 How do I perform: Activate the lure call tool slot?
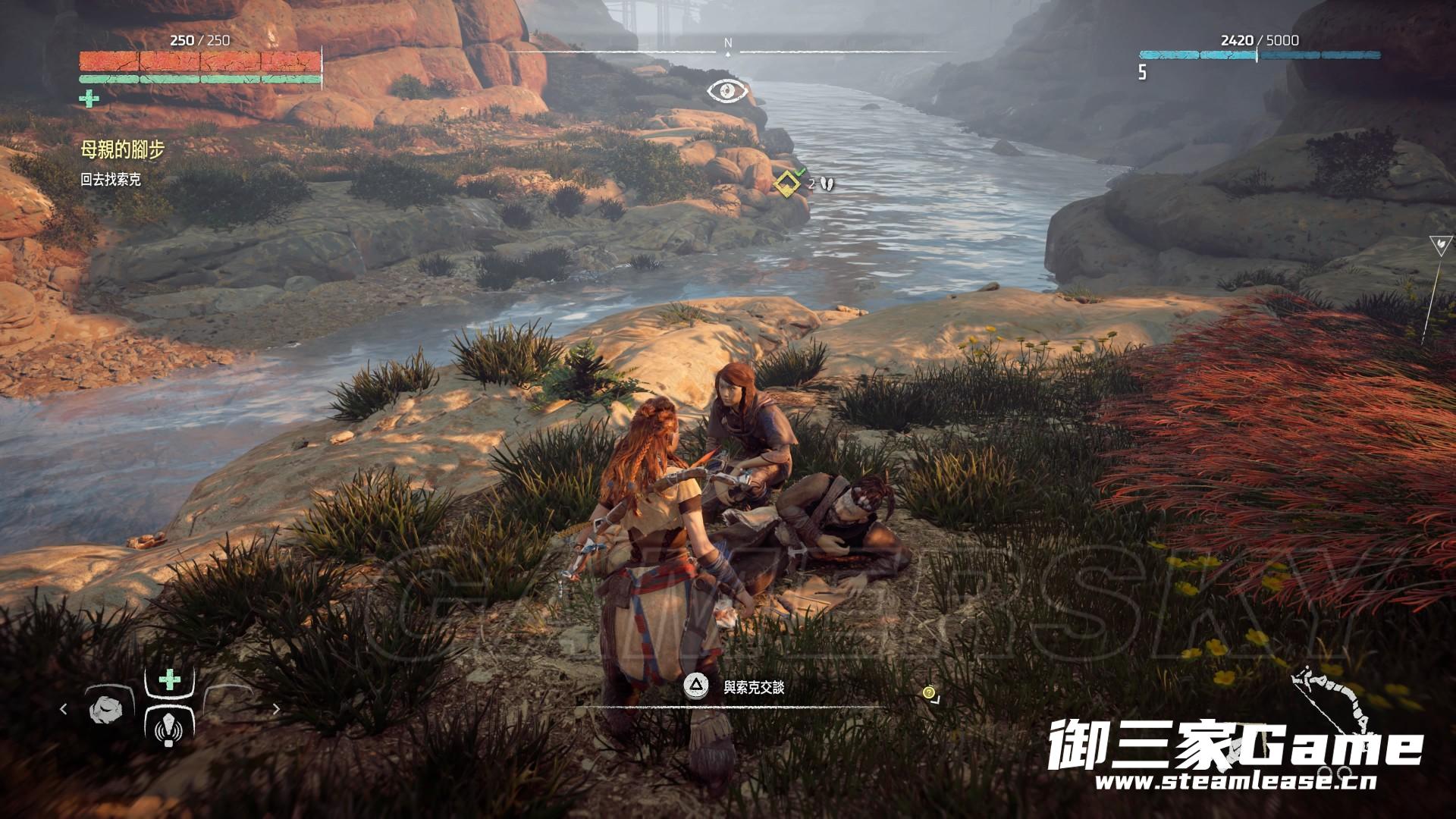coord(169,730)
